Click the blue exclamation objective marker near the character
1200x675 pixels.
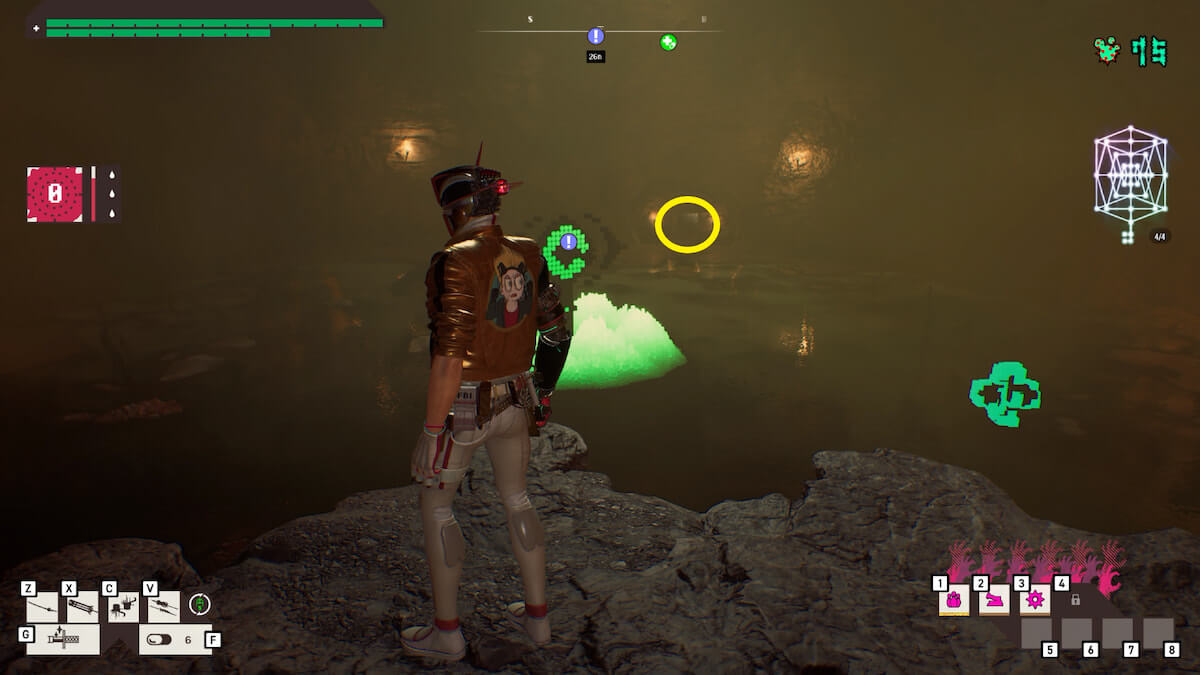coord(569,241)
